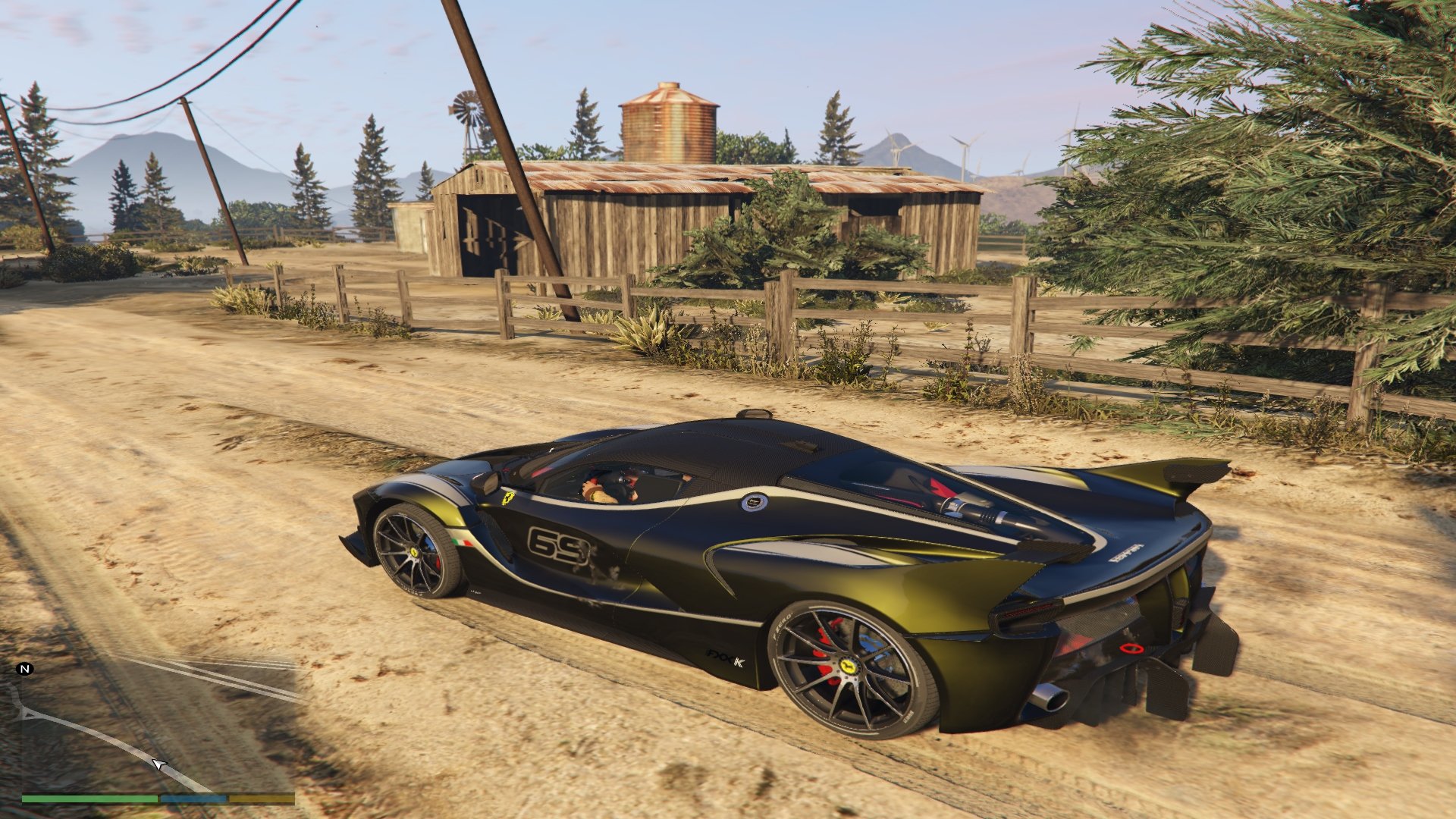Click the player arrow on the minimap
The image size is (1456, 819).
(158, 764)
